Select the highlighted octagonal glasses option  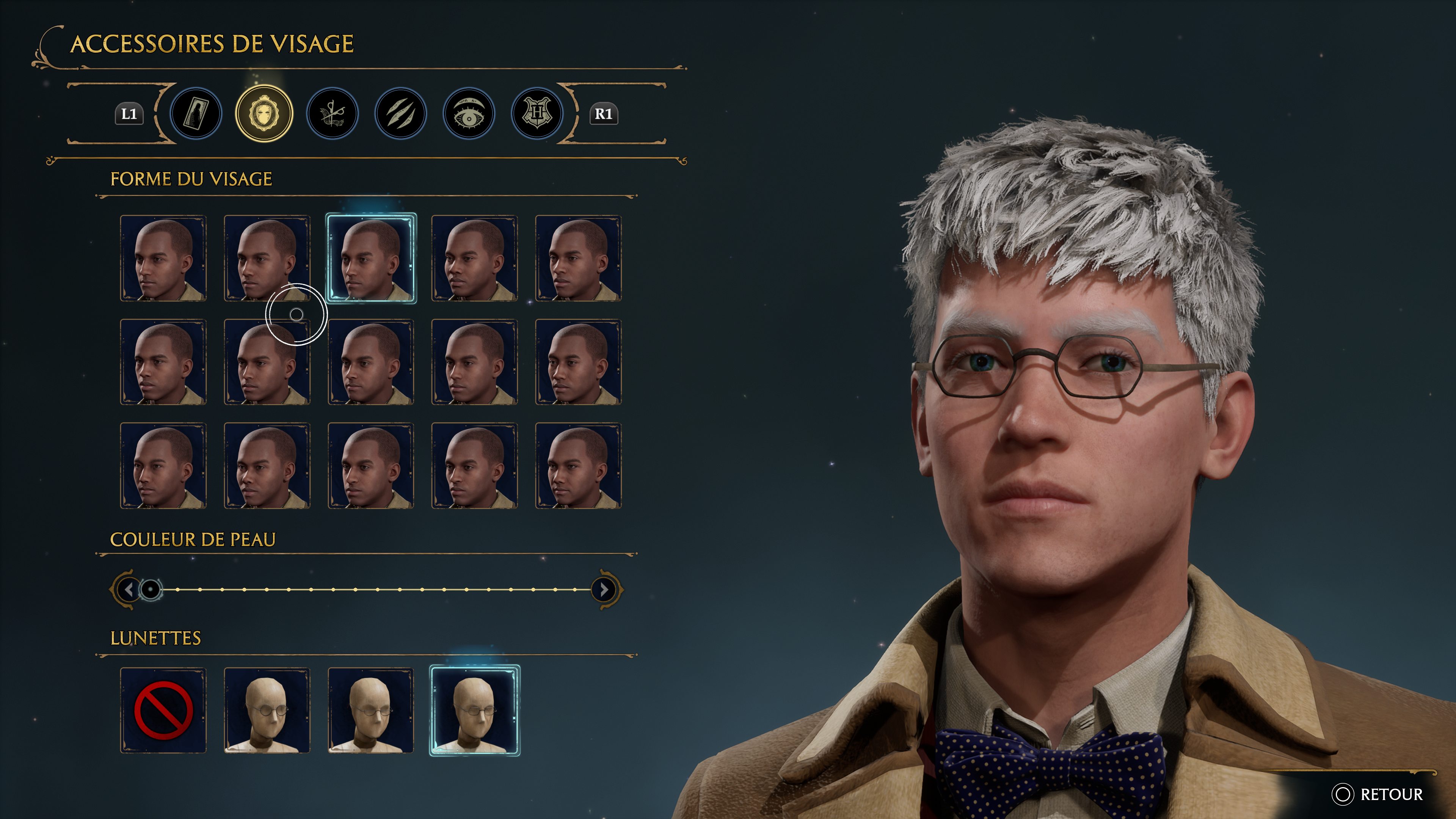click(475, 711)
